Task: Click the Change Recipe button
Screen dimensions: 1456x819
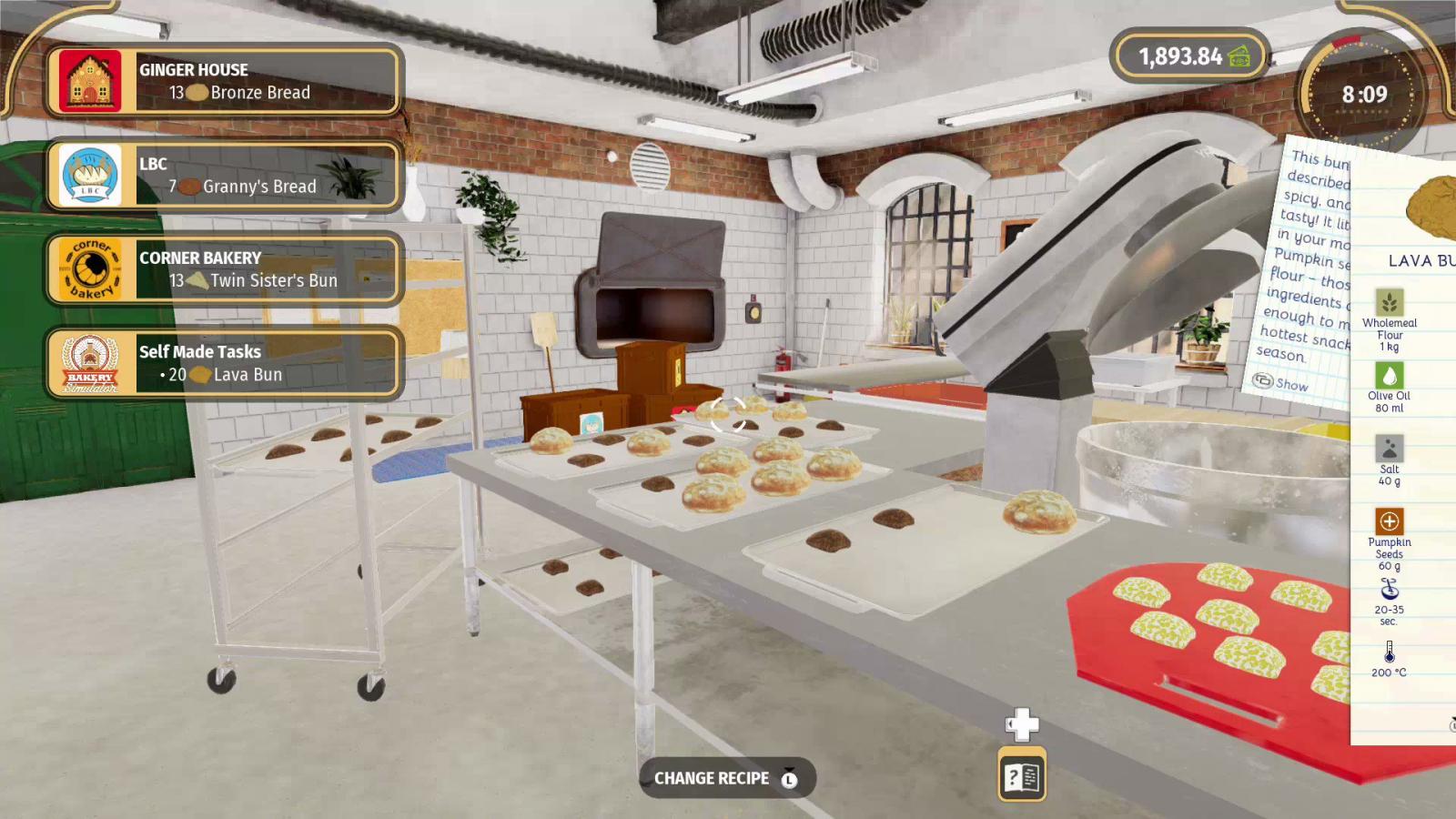Action: pyautogui.click(x=726, y=778)
